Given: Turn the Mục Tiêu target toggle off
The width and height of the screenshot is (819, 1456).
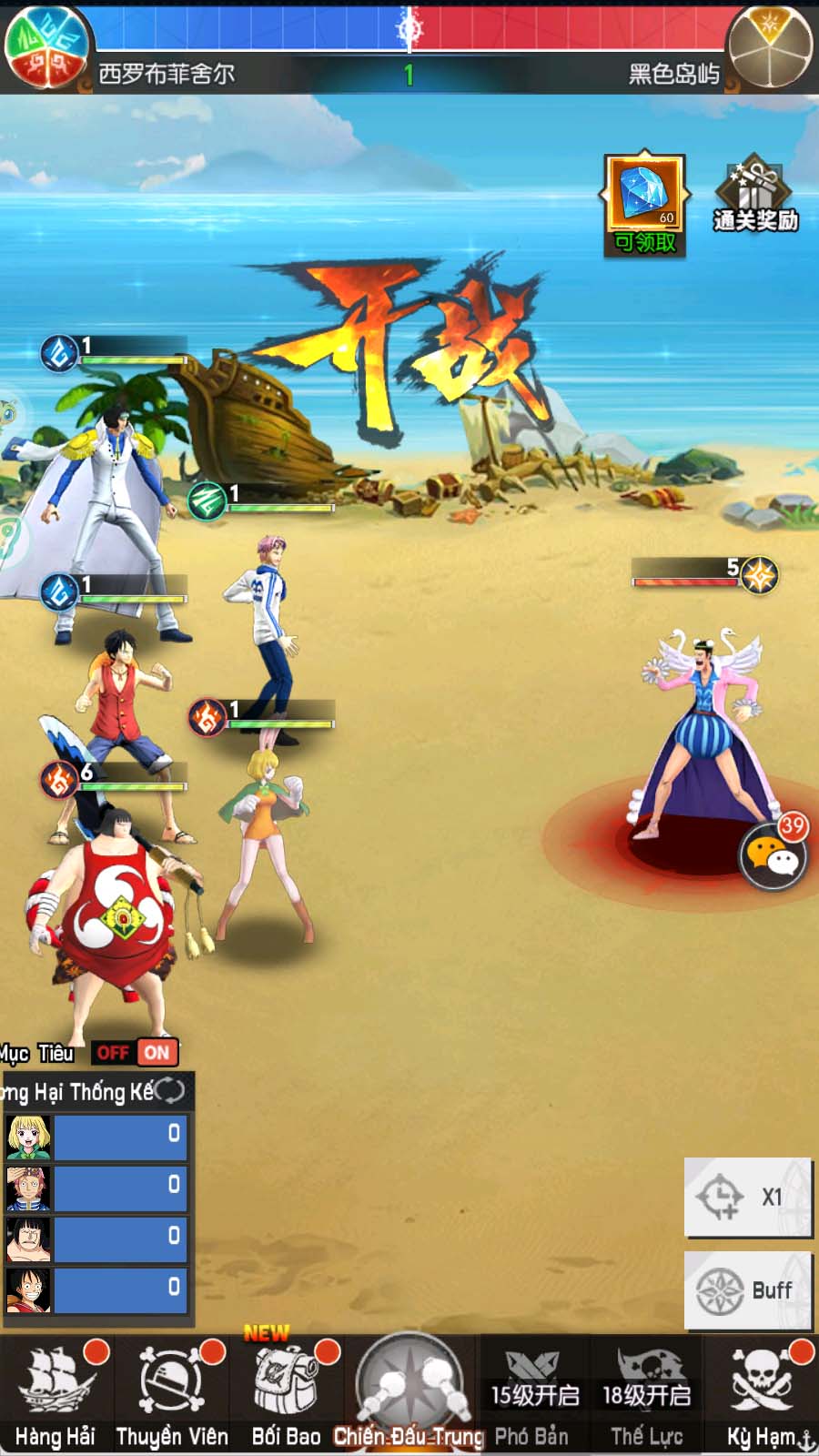Looking at the screenshot, I should 113,1053.
